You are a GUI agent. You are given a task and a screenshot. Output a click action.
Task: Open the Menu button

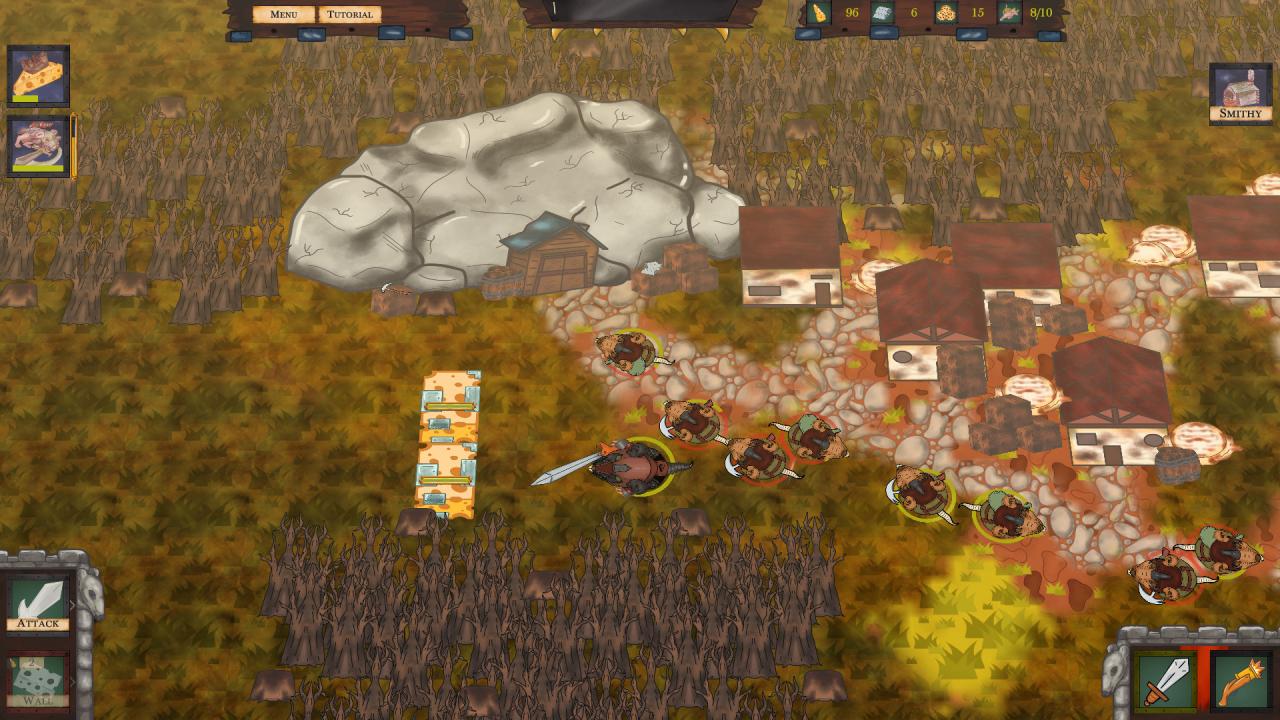[284, 14]
